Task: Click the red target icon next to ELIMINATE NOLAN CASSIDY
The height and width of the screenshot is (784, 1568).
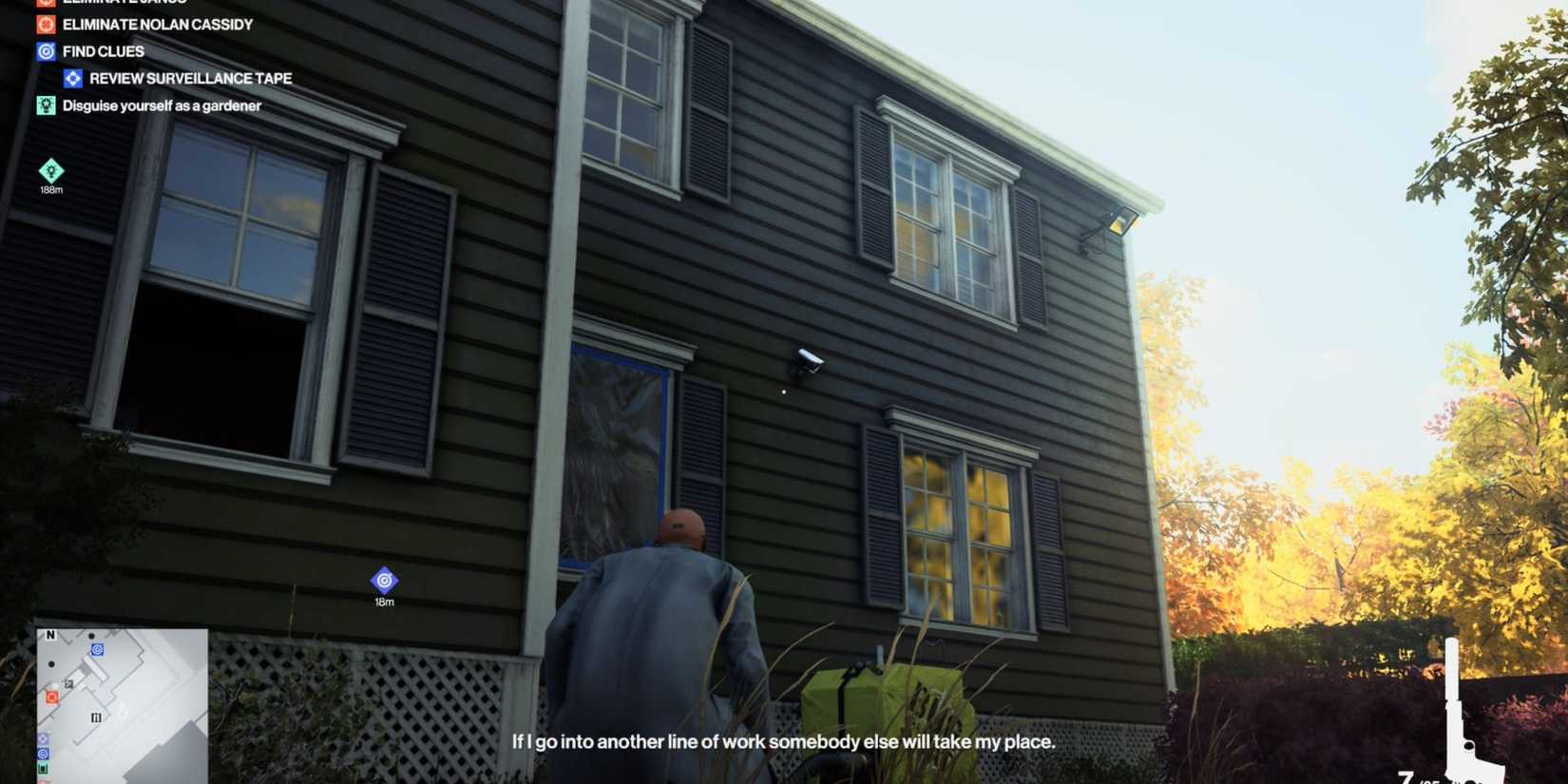Action: (x=45, y=24)
